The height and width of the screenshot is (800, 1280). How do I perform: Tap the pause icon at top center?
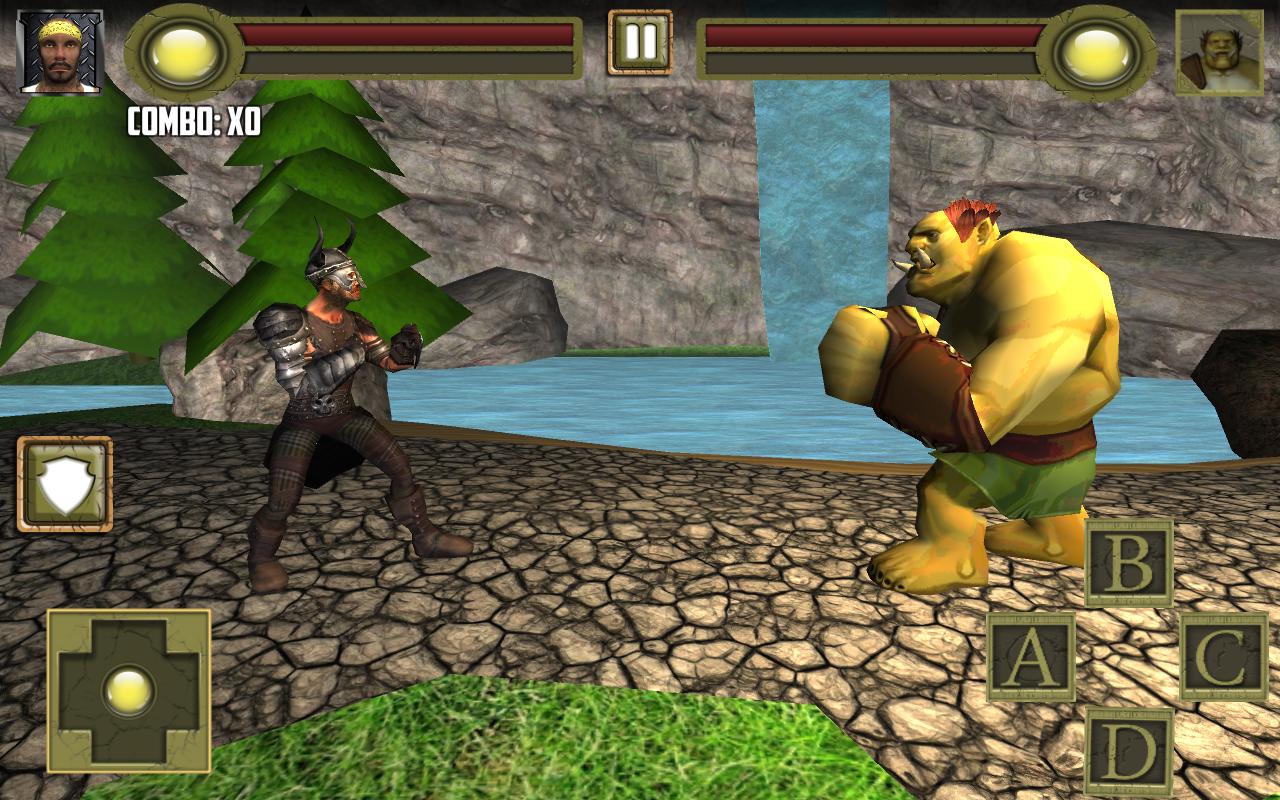coord(638,42)
